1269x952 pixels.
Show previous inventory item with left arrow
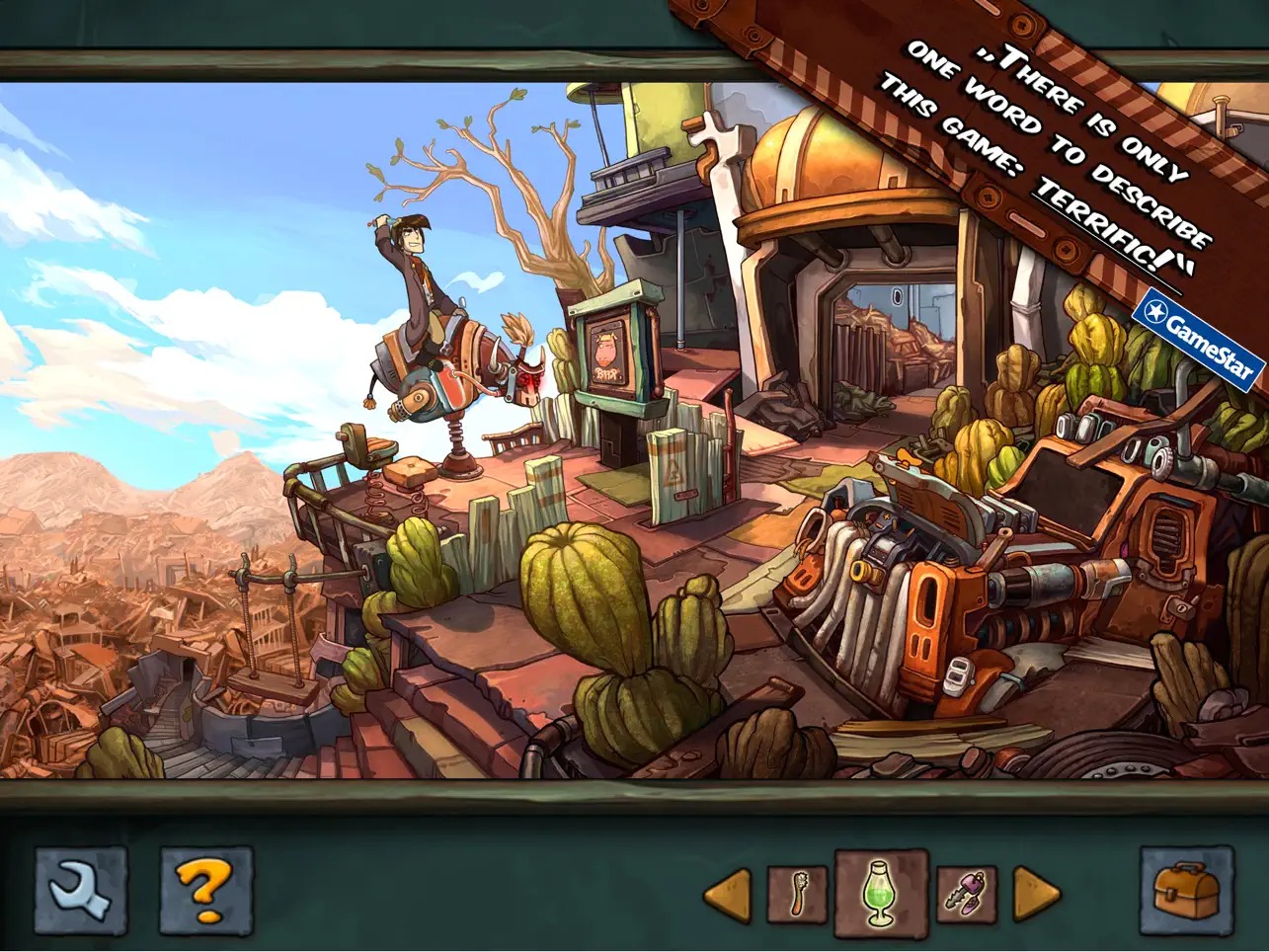pyautogui.click(x=728, y=895)
